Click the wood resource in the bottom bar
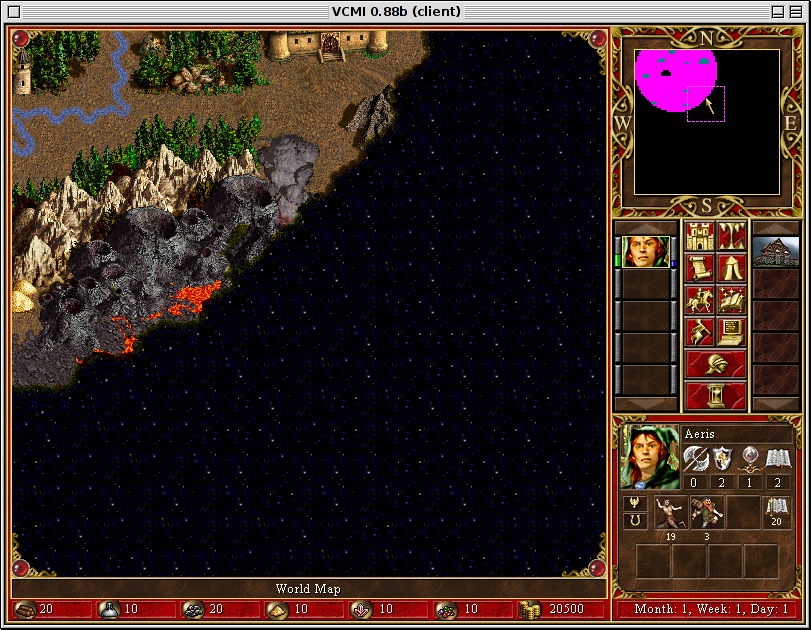Image resolution: width=811 pixels, height=630 pixels. [35, 609]
